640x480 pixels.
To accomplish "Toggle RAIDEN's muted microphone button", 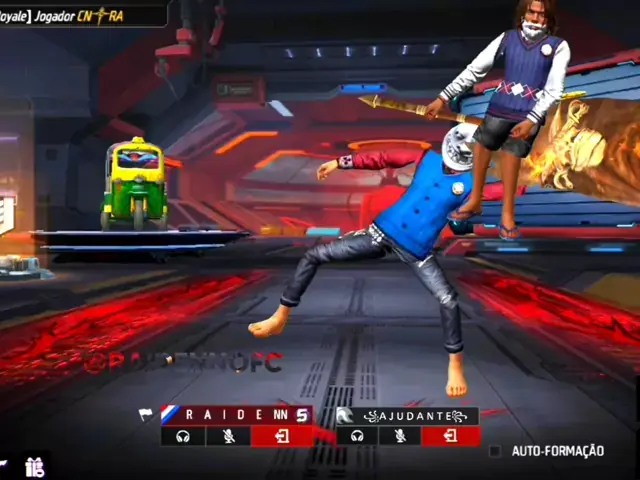I will pos(228,436).
